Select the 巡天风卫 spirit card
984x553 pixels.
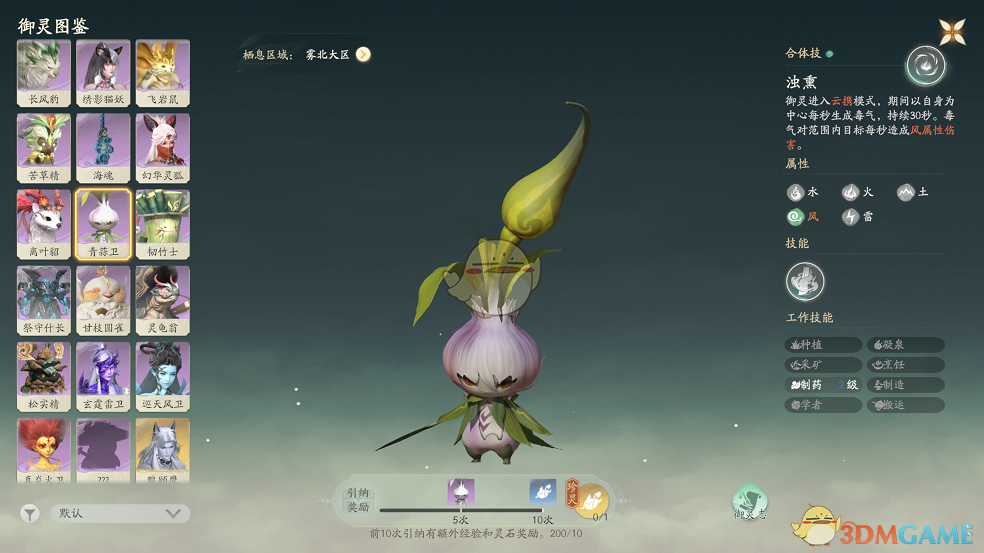[162, 376]
